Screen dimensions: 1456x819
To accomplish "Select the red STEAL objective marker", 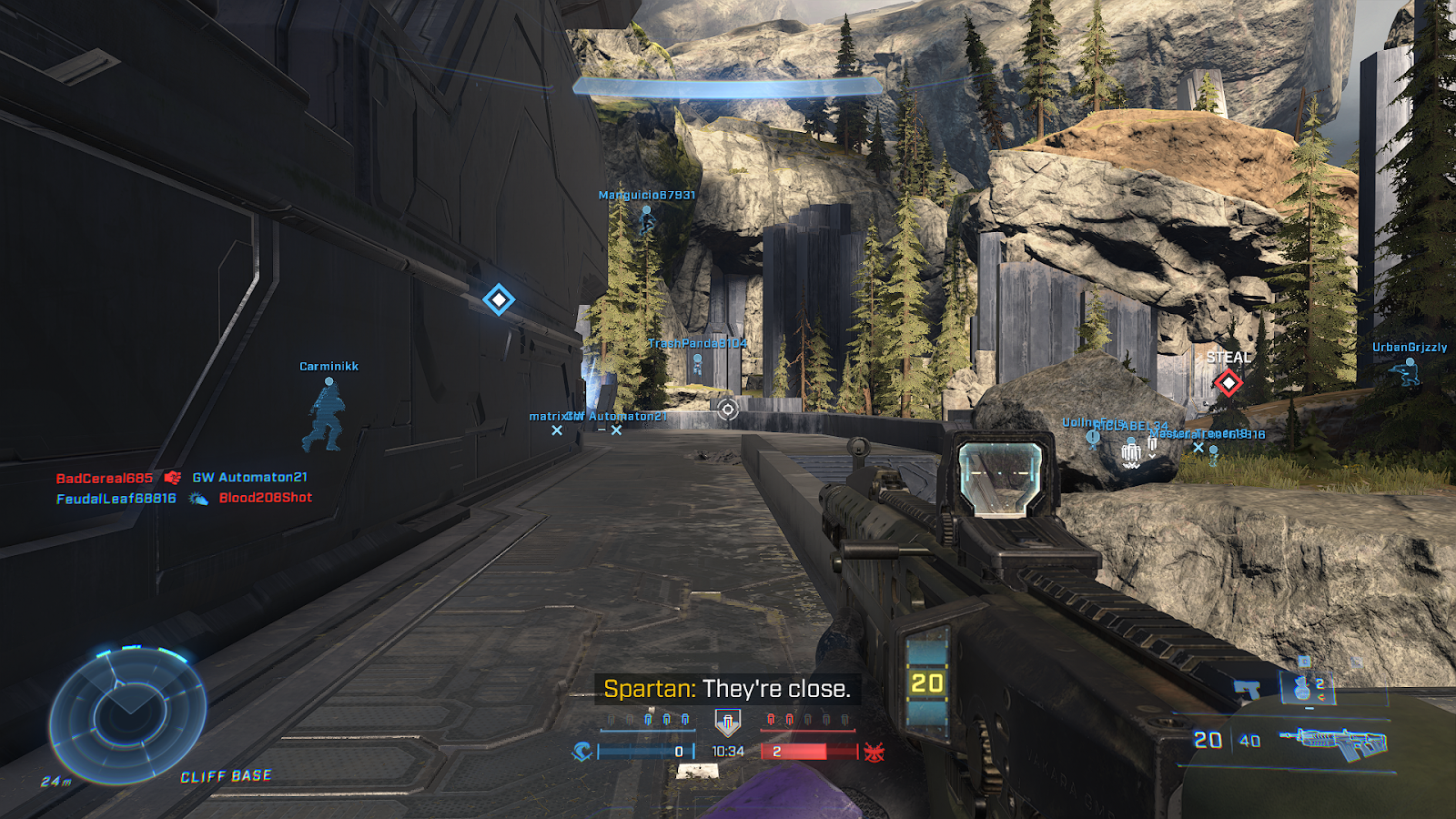I will click(1228, 382).
